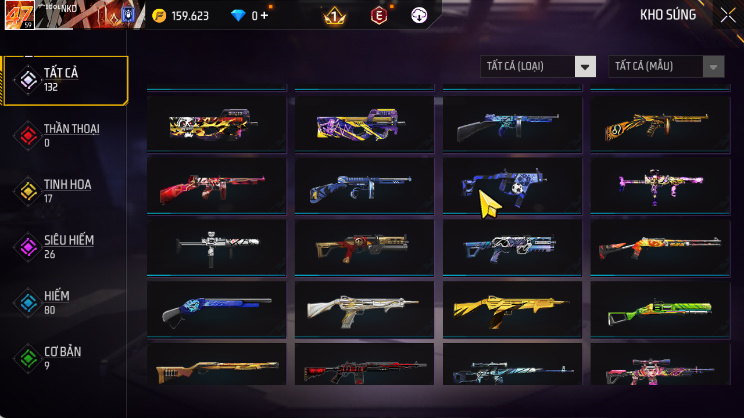Image resolution: width=744 pixels, height=418 pixels.
Task: Select the yellow and black P90 skin
Action: tap(218, 123)
